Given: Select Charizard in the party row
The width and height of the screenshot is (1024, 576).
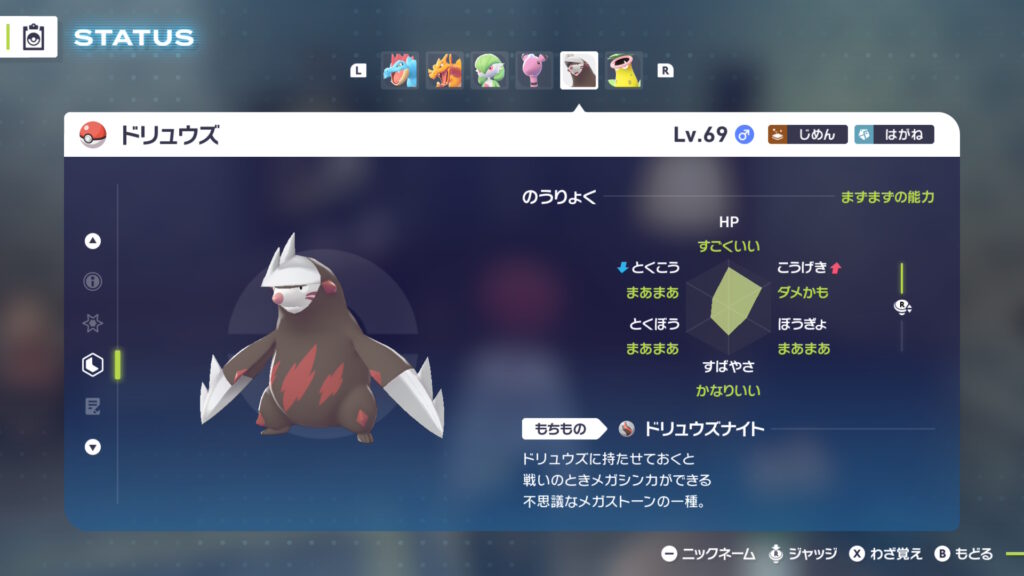Looking at the screenshot, I should (x=445, y=71).
